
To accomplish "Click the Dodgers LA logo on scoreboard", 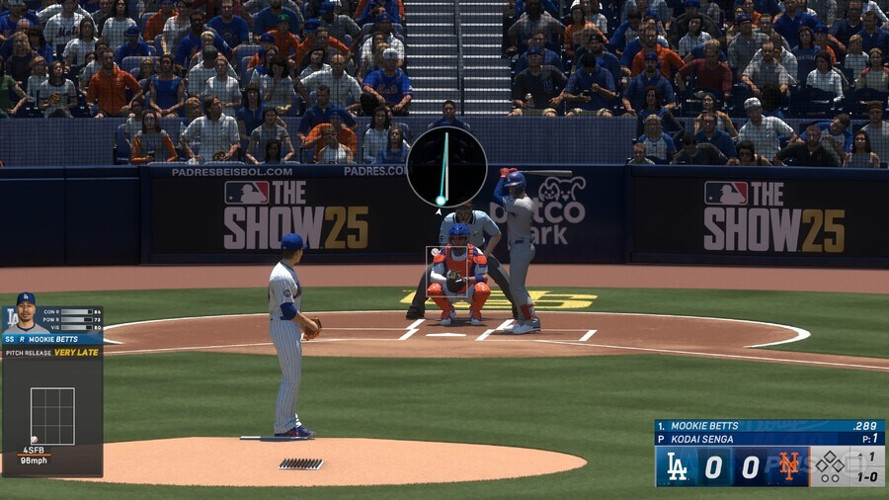I will [x=677, y=466].
